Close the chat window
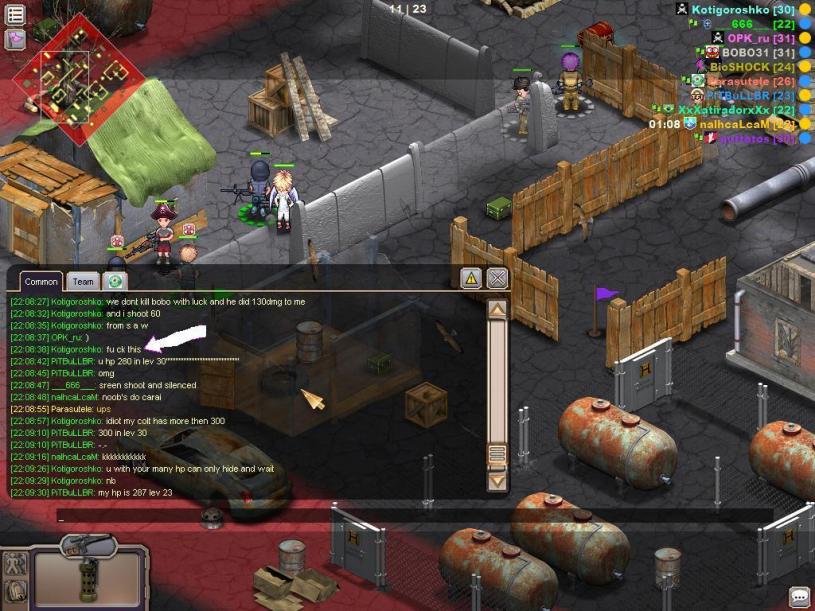Viewport: 815px width, 611px height. click(x=497, y=278)
